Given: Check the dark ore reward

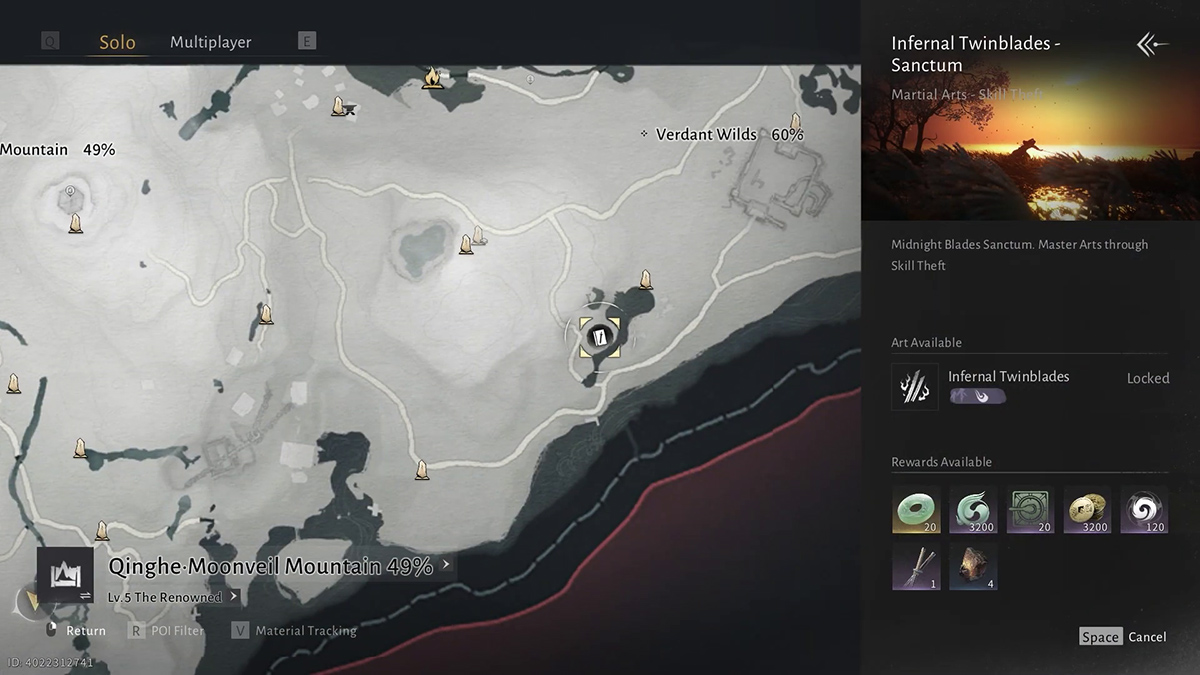Looking at the screenshot, I should click(973, 567).
